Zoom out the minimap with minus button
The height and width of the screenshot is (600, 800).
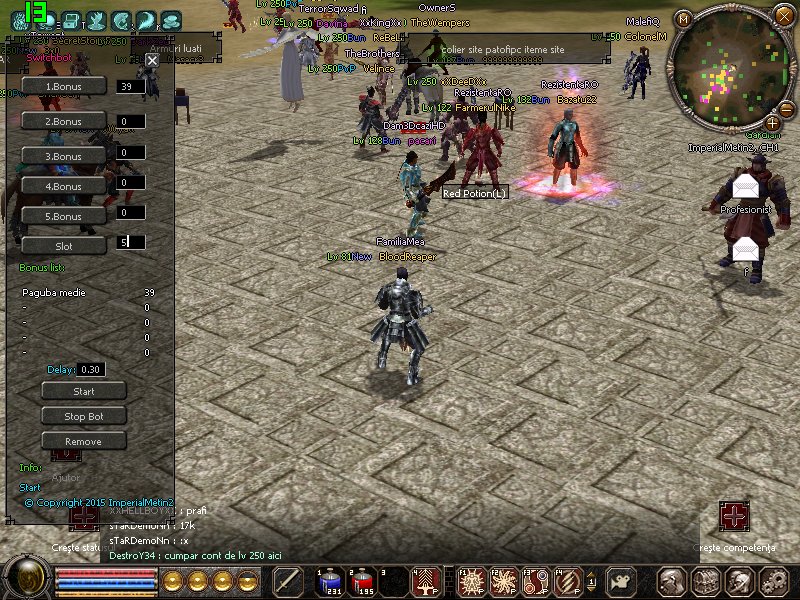point(785,109)
